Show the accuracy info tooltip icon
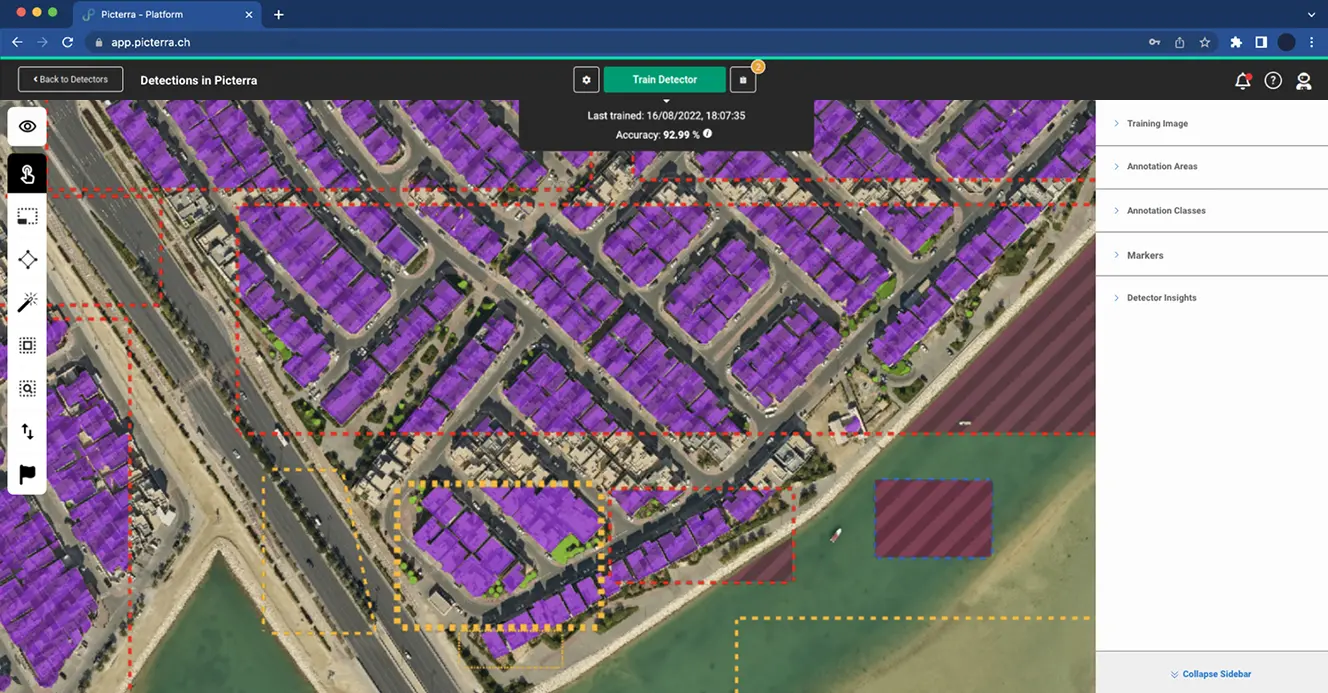Image resolution: width=1328 pixels, height=693 pixels. click(708, 134)
